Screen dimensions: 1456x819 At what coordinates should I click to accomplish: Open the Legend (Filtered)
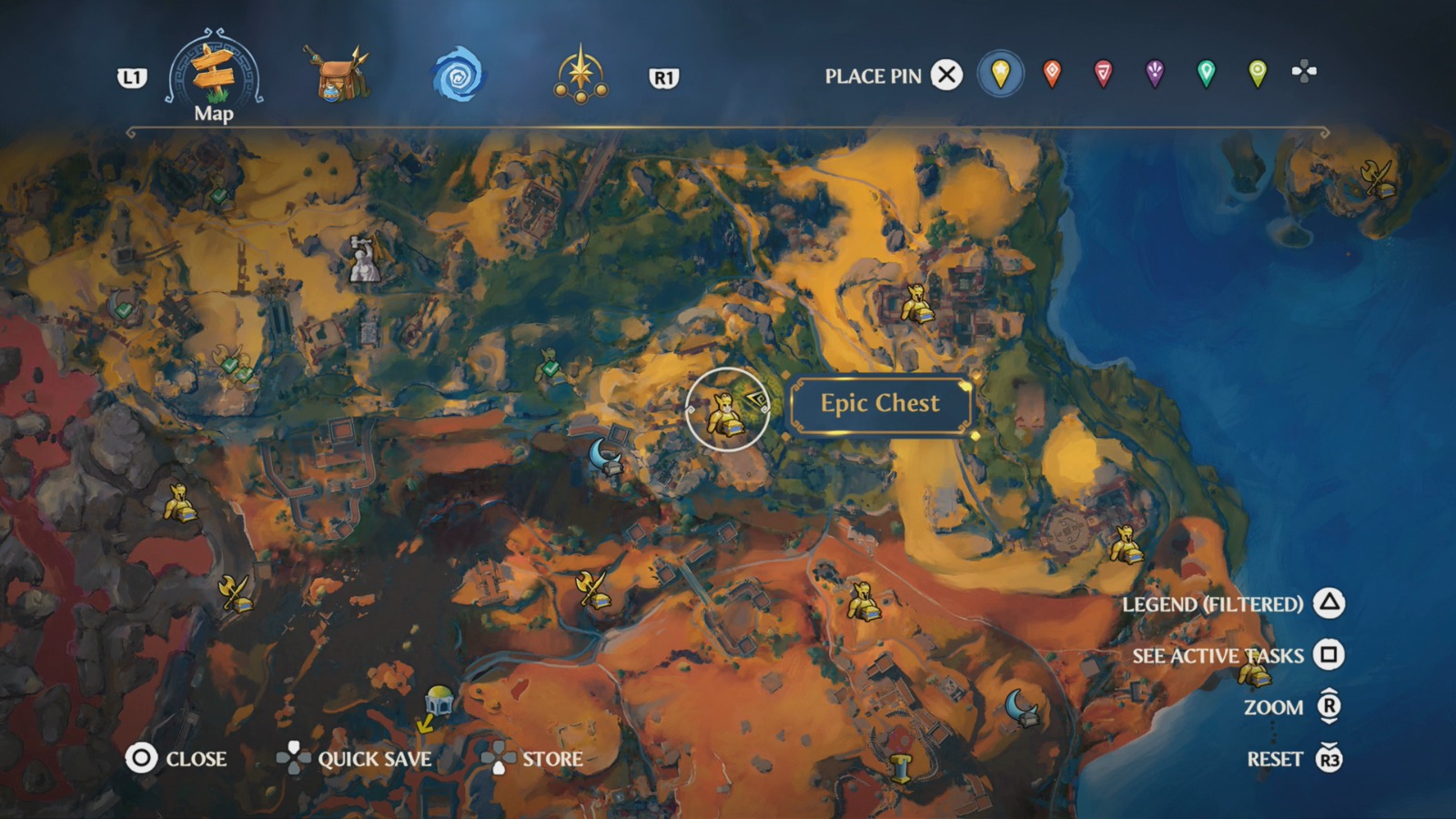click(1215, 603)
